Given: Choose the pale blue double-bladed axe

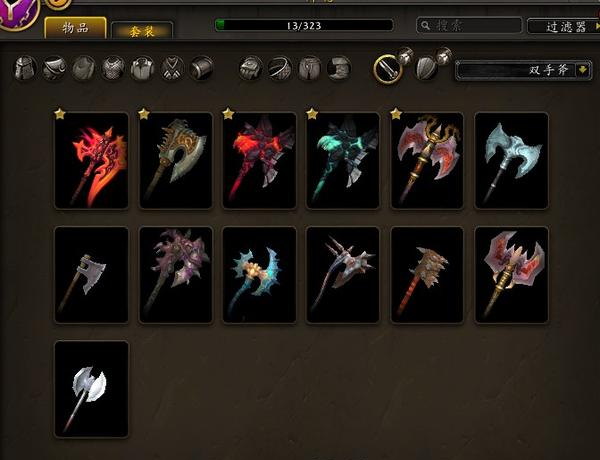Looking at the screenshot, I should [511, 161].
